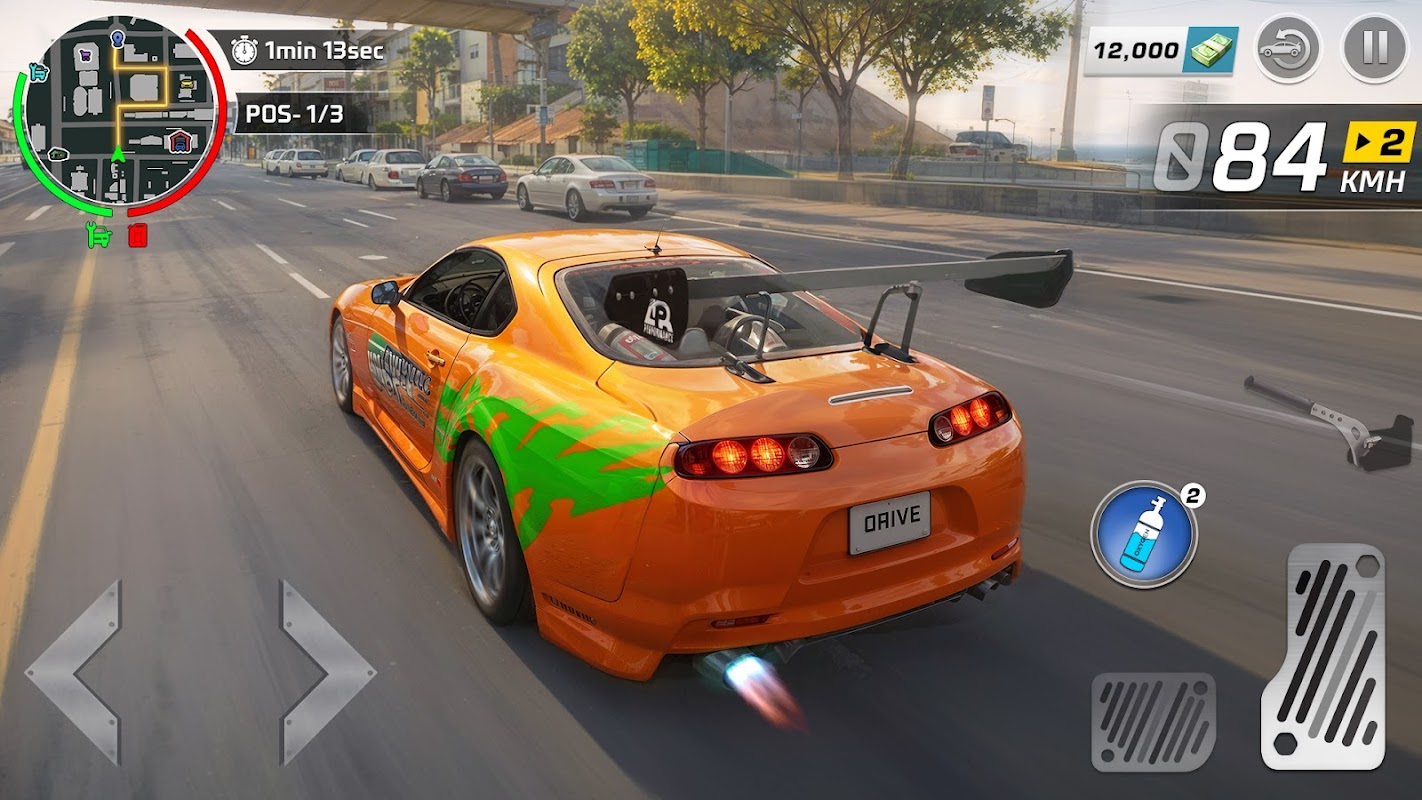This screenshot has height=800, width=1422.
Task: Hit the brake pedal
Action: [1153, 721]
